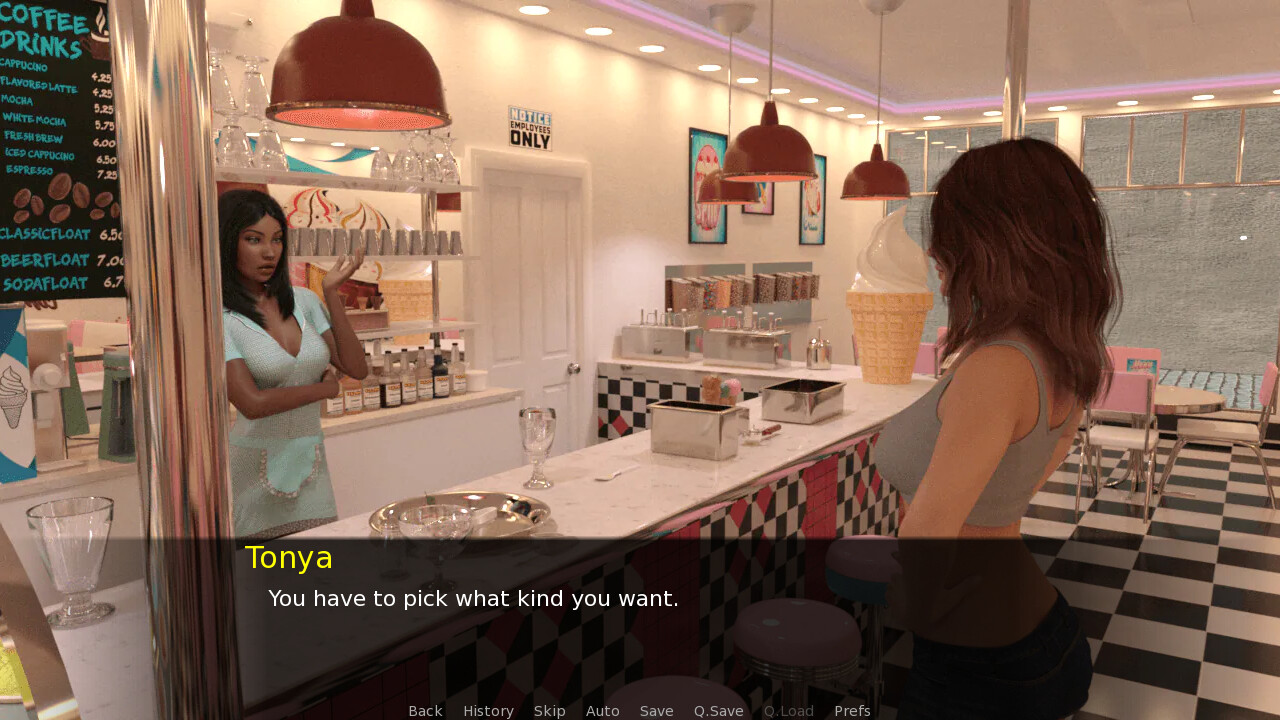The image size is (1280, 720).
Task: Toggle Auto advance mode
Action: point(602,711)
